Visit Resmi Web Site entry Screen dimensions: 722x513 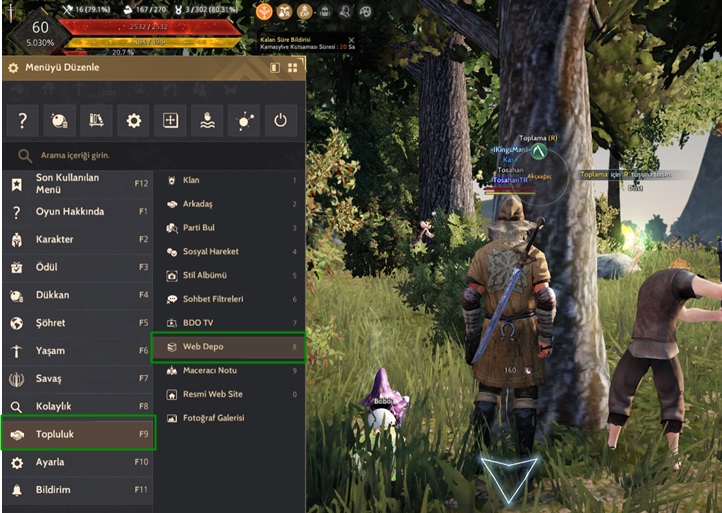[228, 394]
